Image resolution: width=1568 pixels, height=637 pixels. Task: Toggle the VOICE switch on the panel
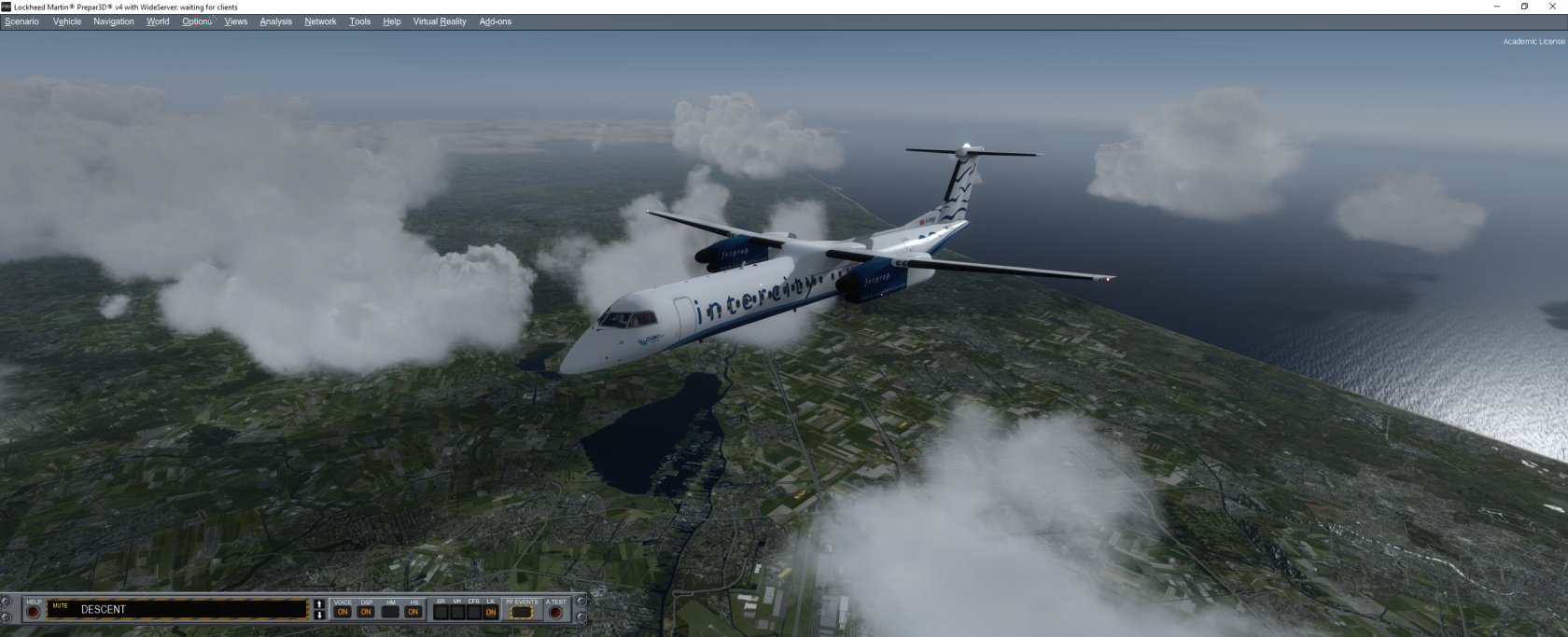[343, 612]
